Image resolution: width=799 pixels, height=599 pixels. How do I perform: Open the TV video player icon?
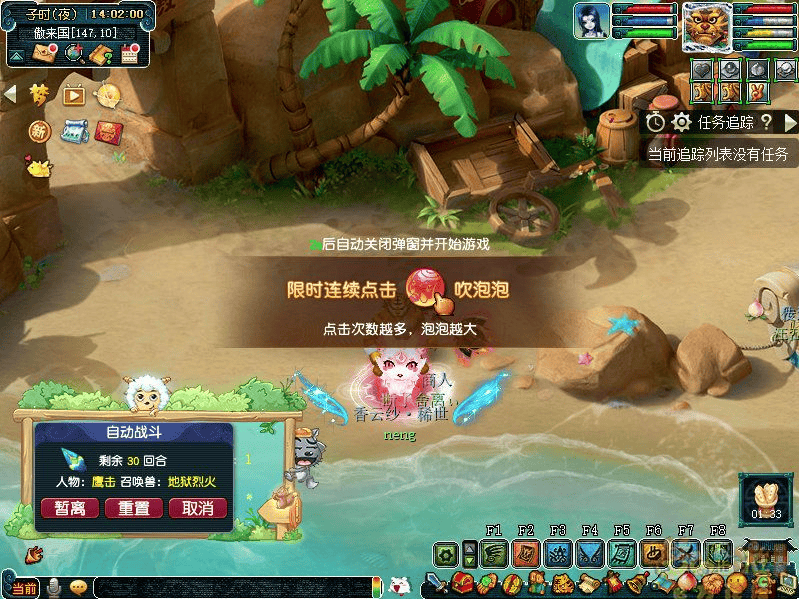coord(73,95)
